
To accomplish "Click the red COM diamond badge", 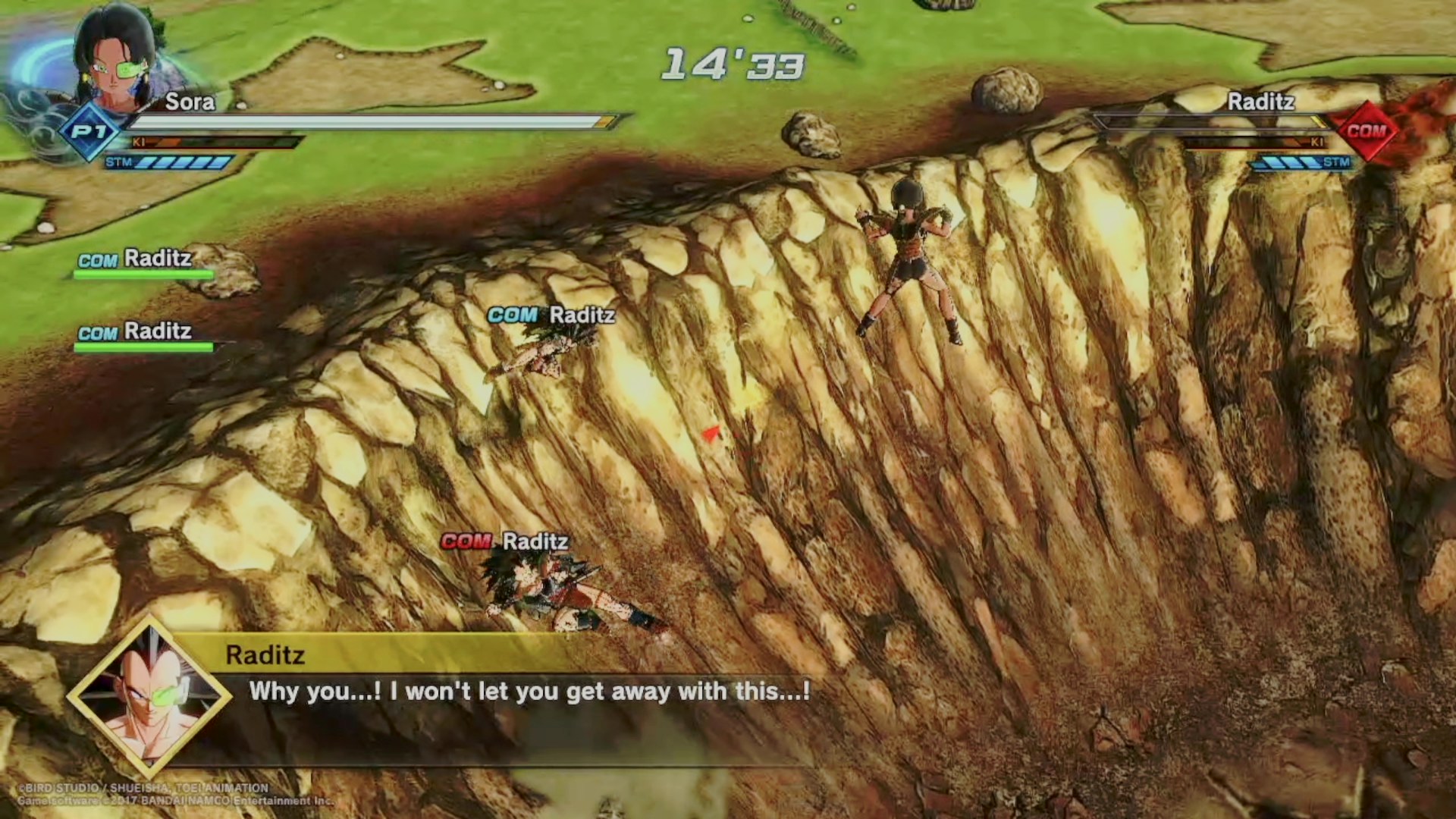I will point(1366,131).
